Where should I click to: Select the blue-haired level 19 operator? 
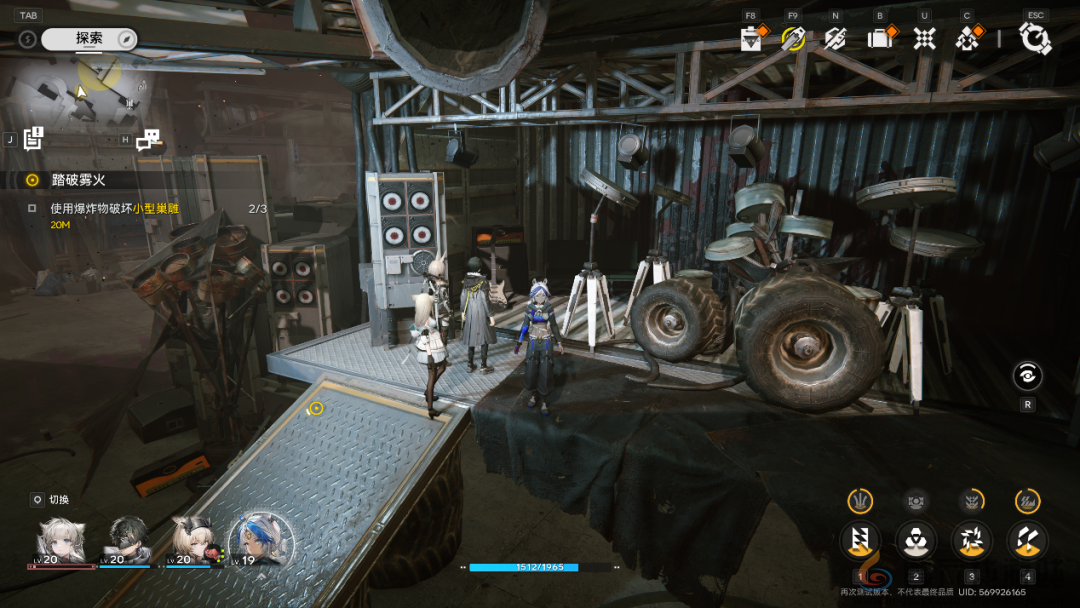[262, 541]
